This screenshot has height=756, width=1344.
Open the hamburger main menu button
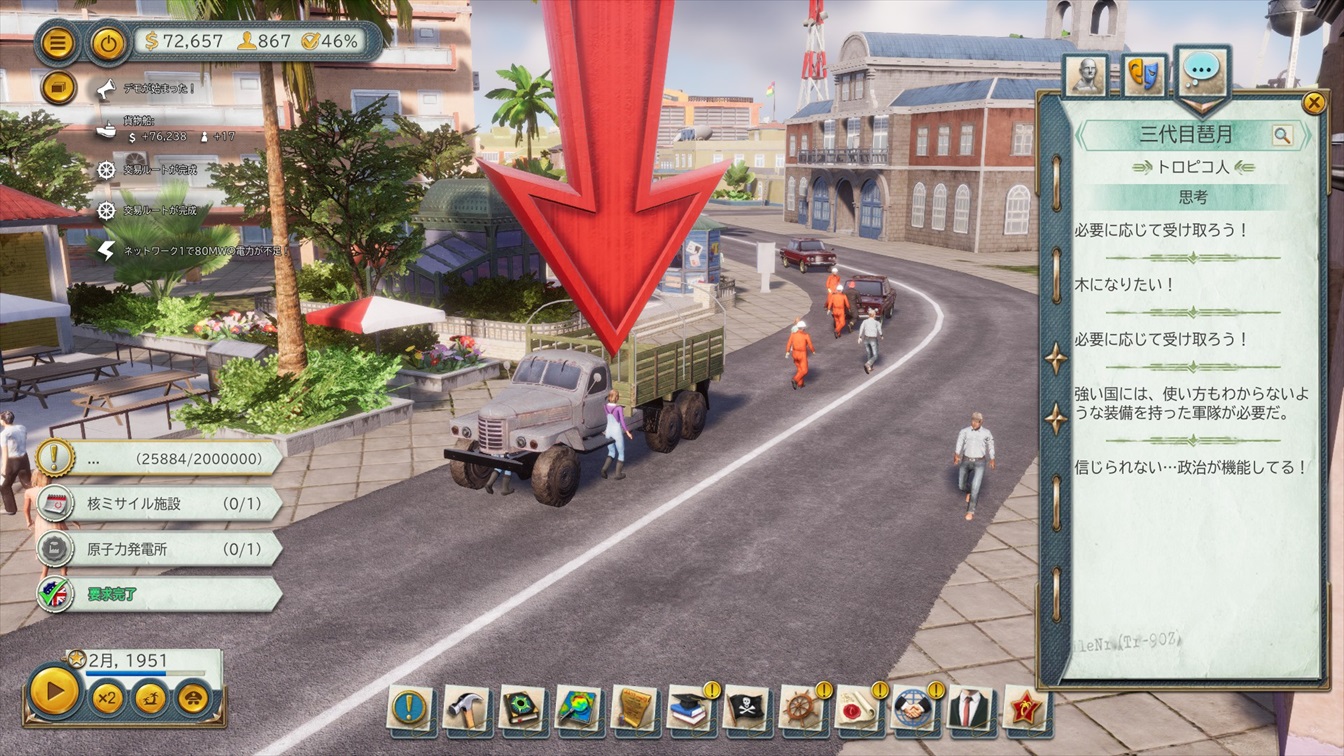pos(59,43)
